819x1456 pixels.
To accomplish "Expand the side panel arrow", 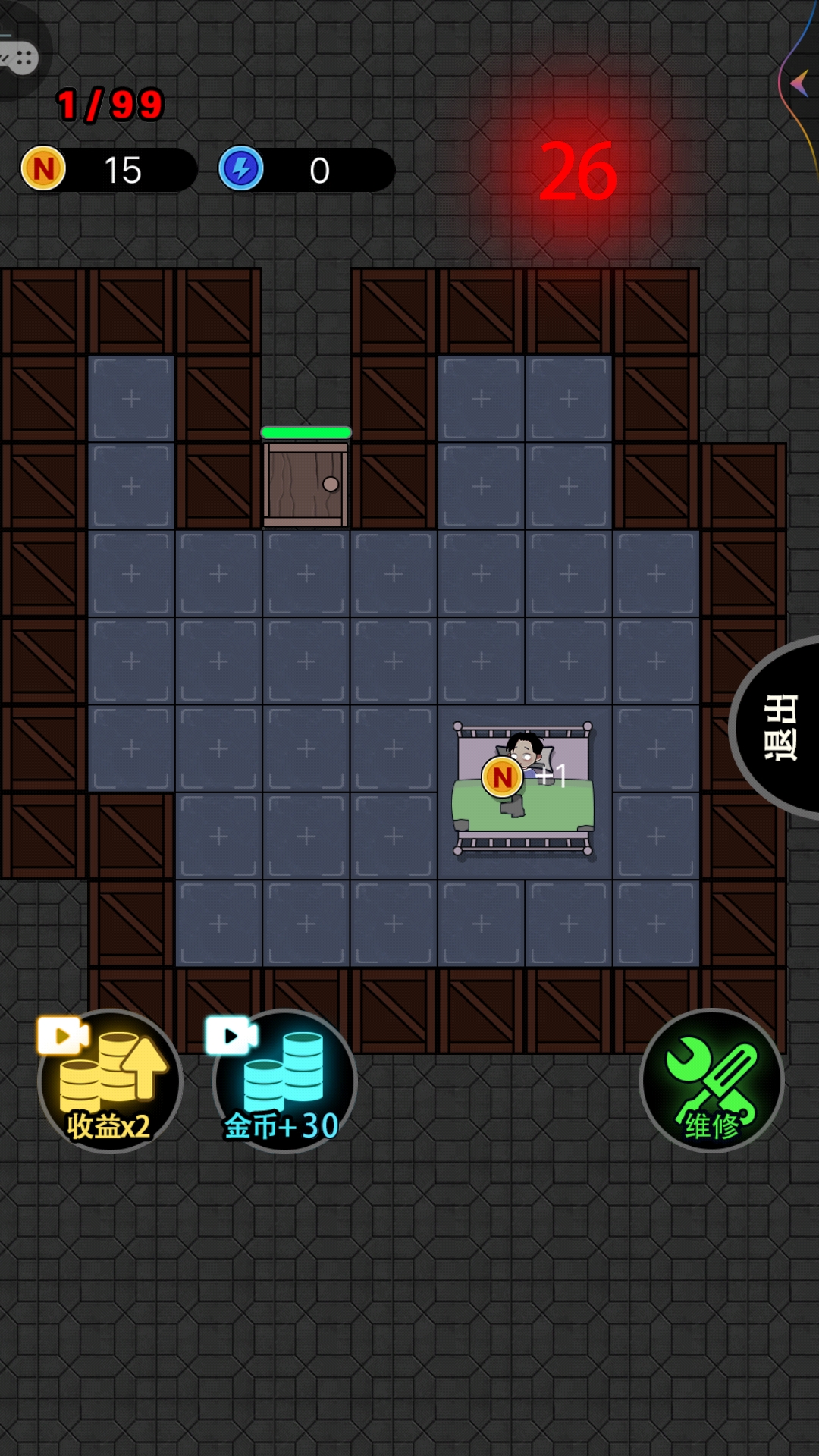I will [x=799, y=83].
